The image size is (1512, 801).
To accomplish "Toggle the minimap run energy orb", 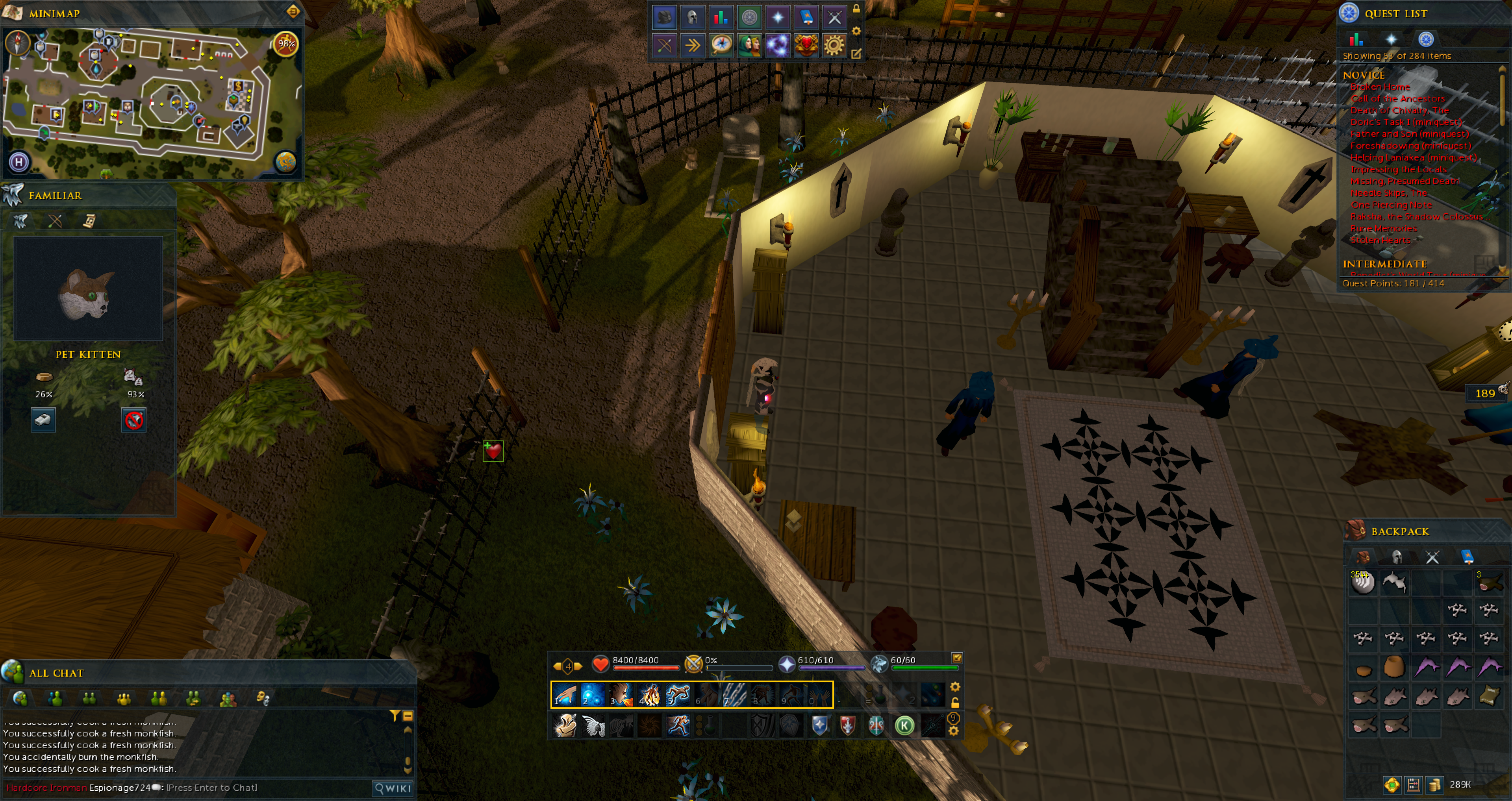I will [286, 43].
